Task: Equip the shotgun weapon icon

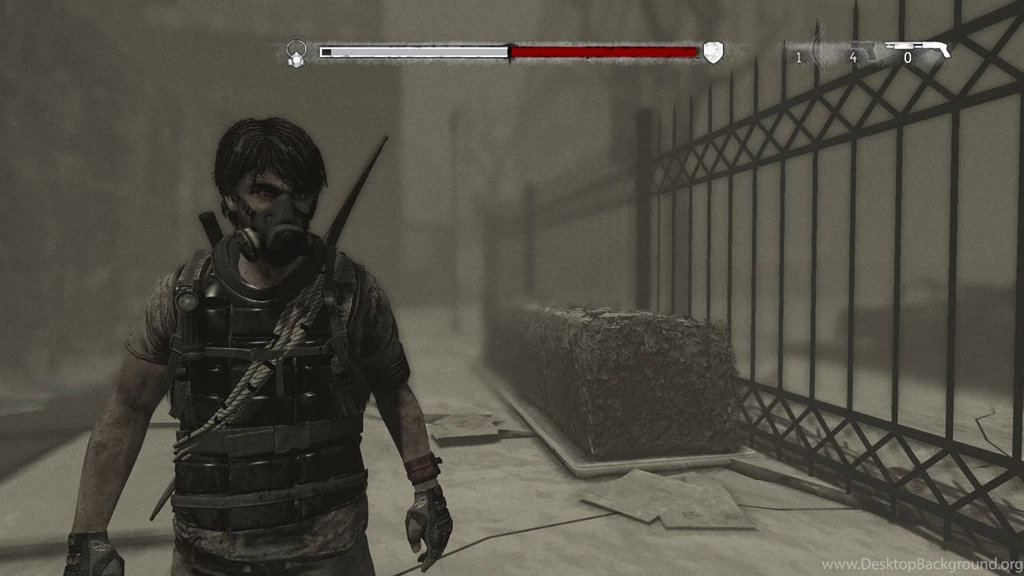Action: click(919, 47)
